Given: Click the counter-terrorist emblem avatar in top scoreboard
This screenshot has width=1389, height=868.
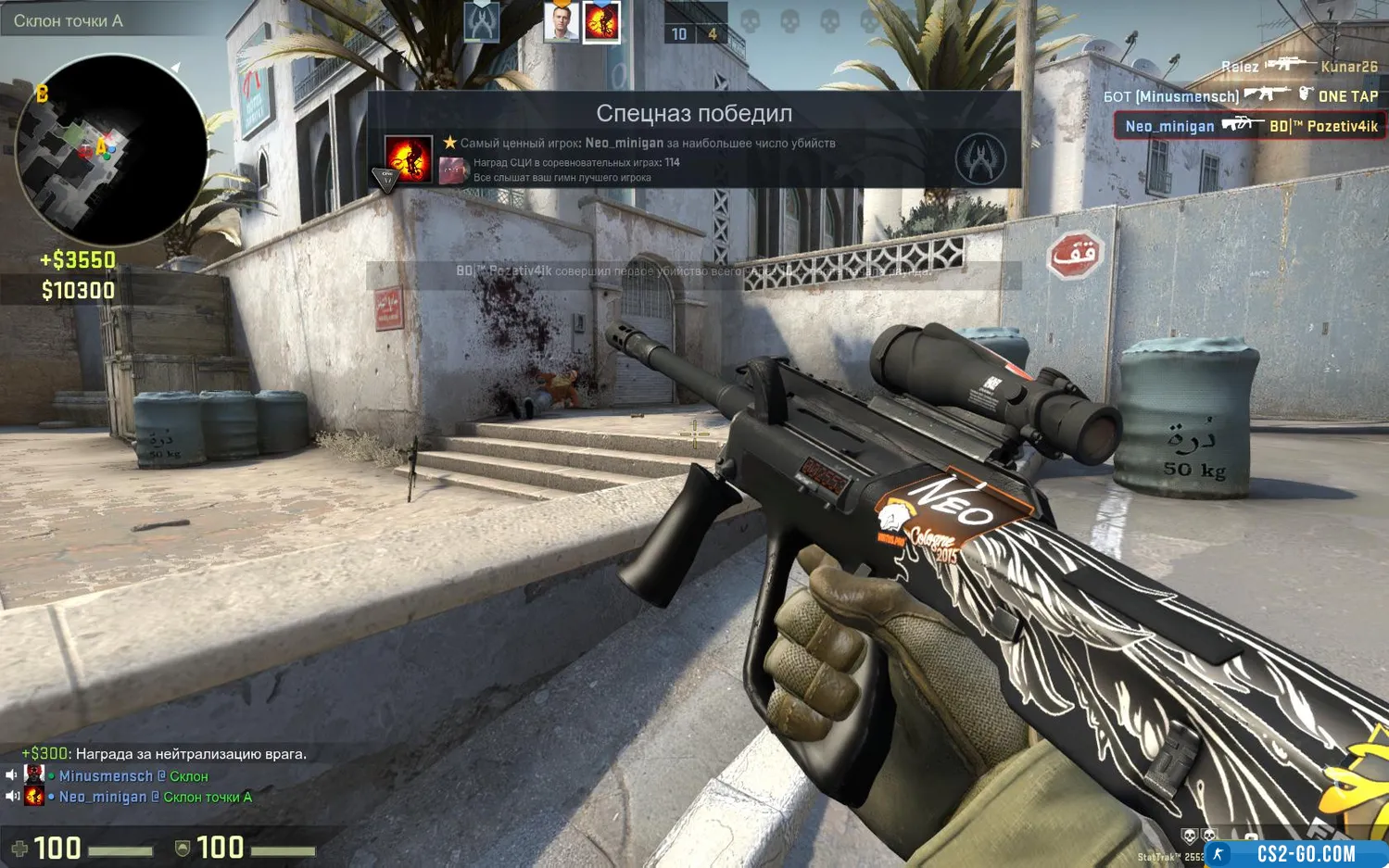Looking at the screenshot, I should 482,22.
